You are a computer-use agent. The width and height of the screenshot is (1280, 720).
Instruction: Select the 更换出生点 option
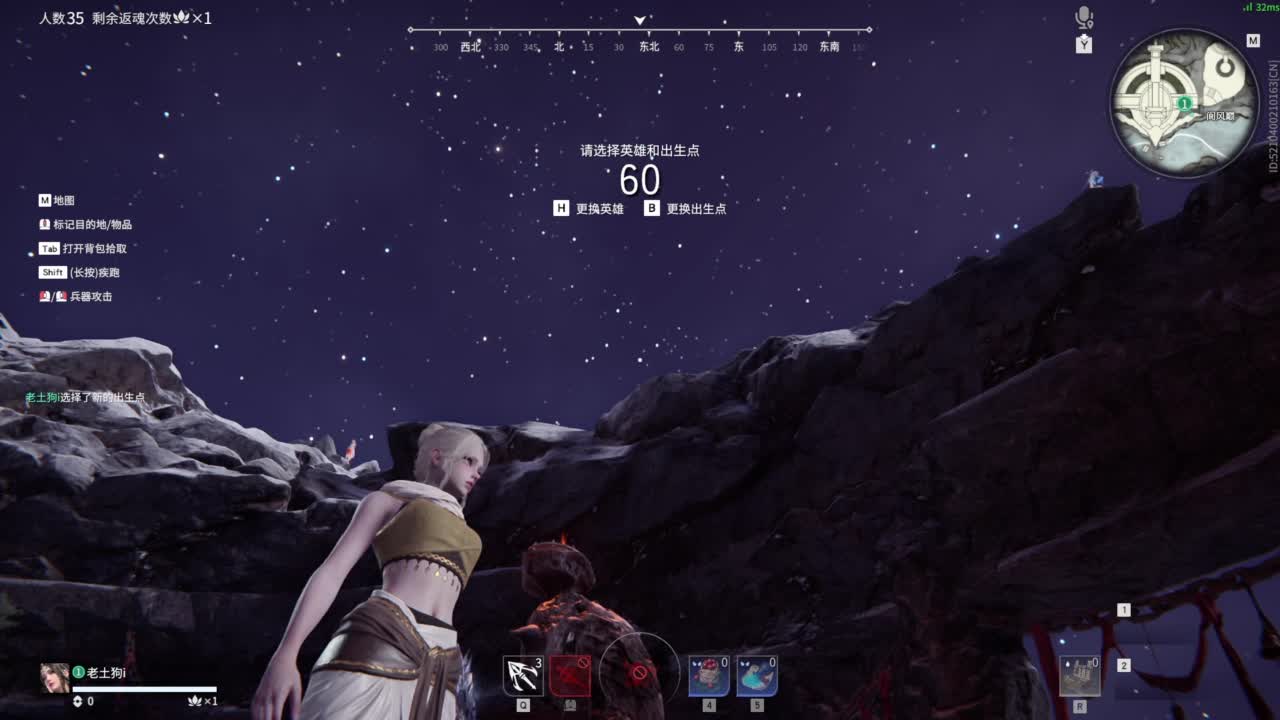[698, 208]
